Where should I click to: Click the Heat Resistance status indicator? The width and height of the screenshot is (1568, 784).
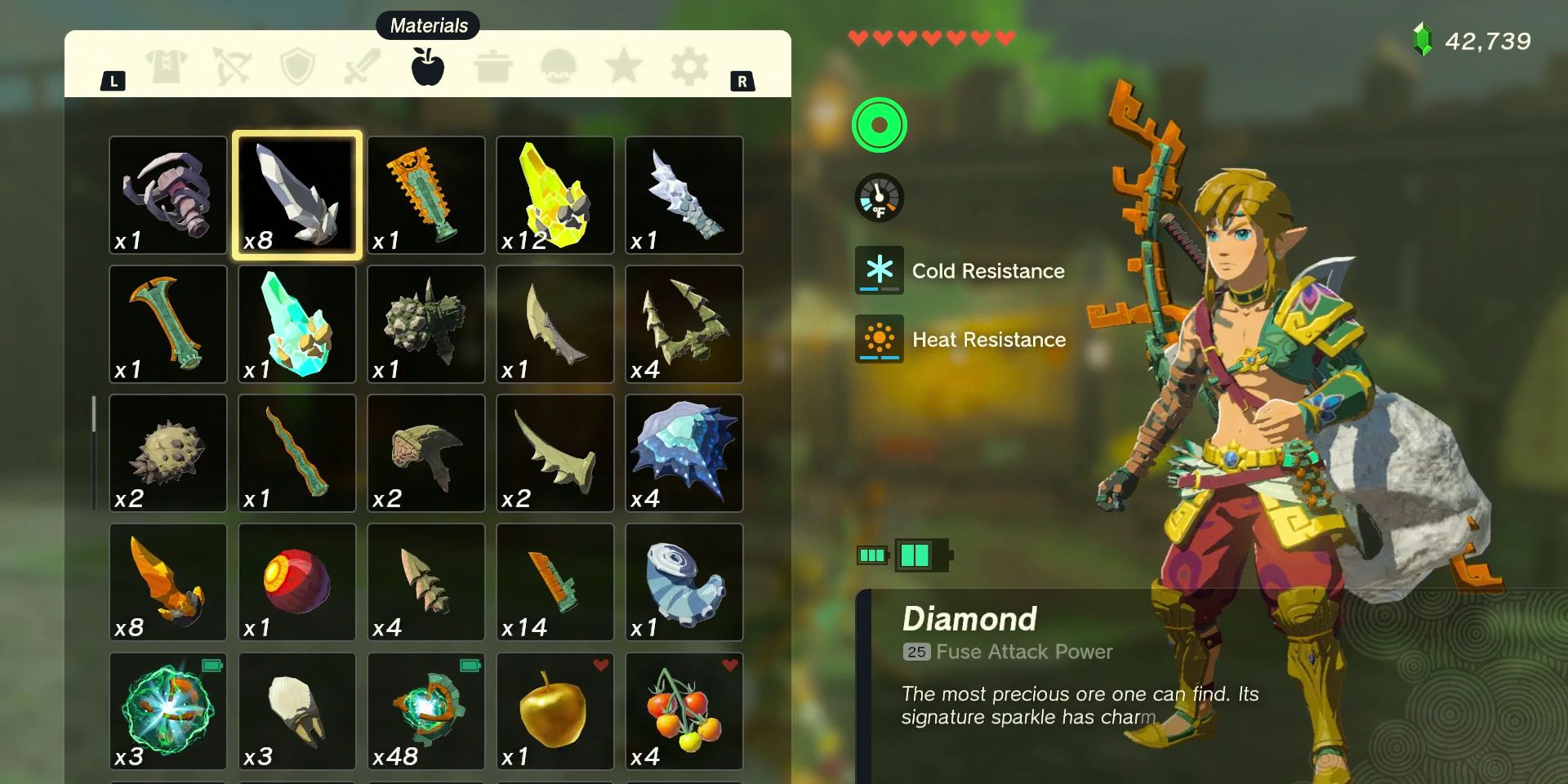point(880,340)
